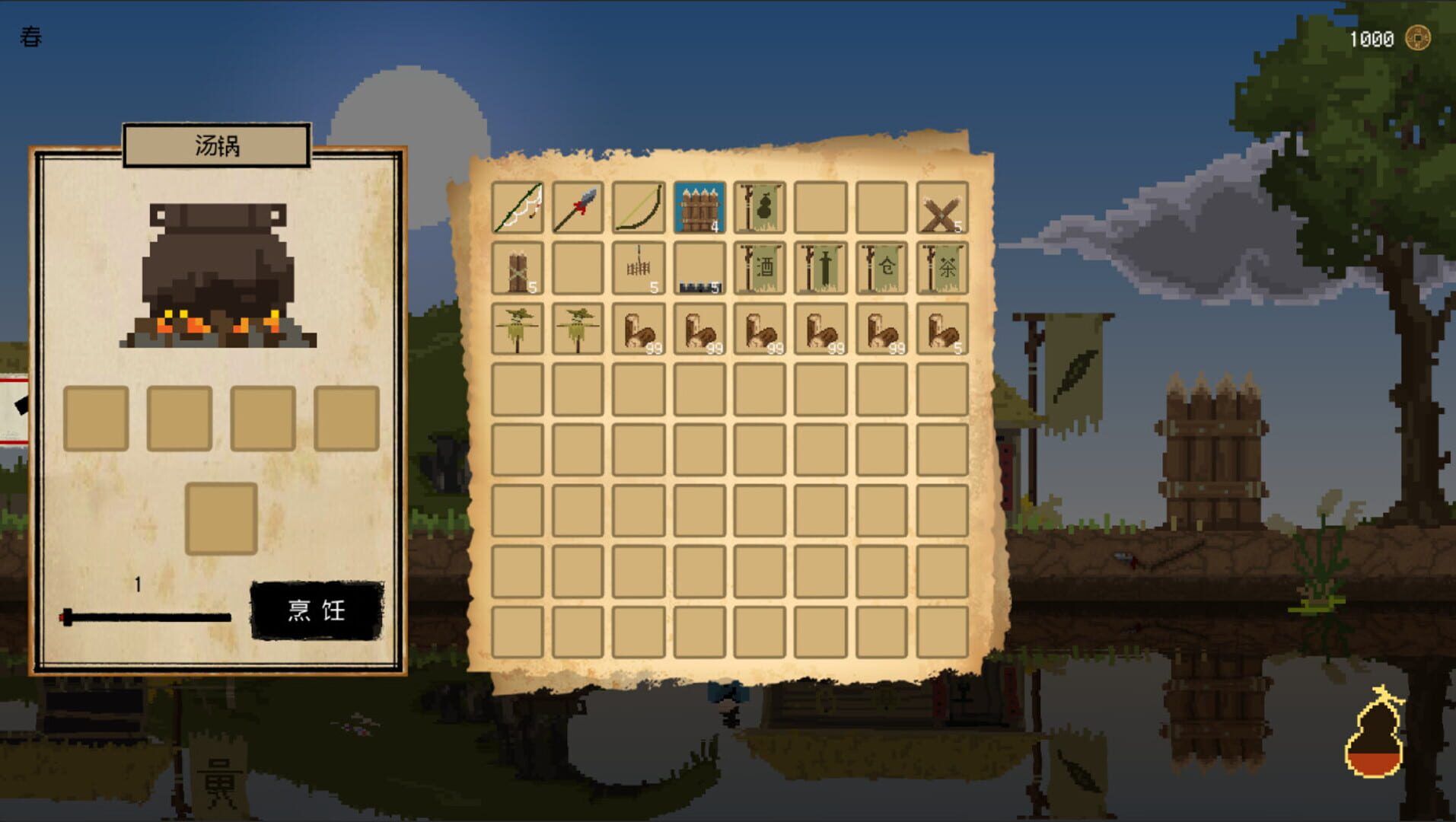Image resolution: width=1456 pixels, height=822 pixels.
Task: Select the spear item
Action: pyautogui.click(x=578, y=205)
